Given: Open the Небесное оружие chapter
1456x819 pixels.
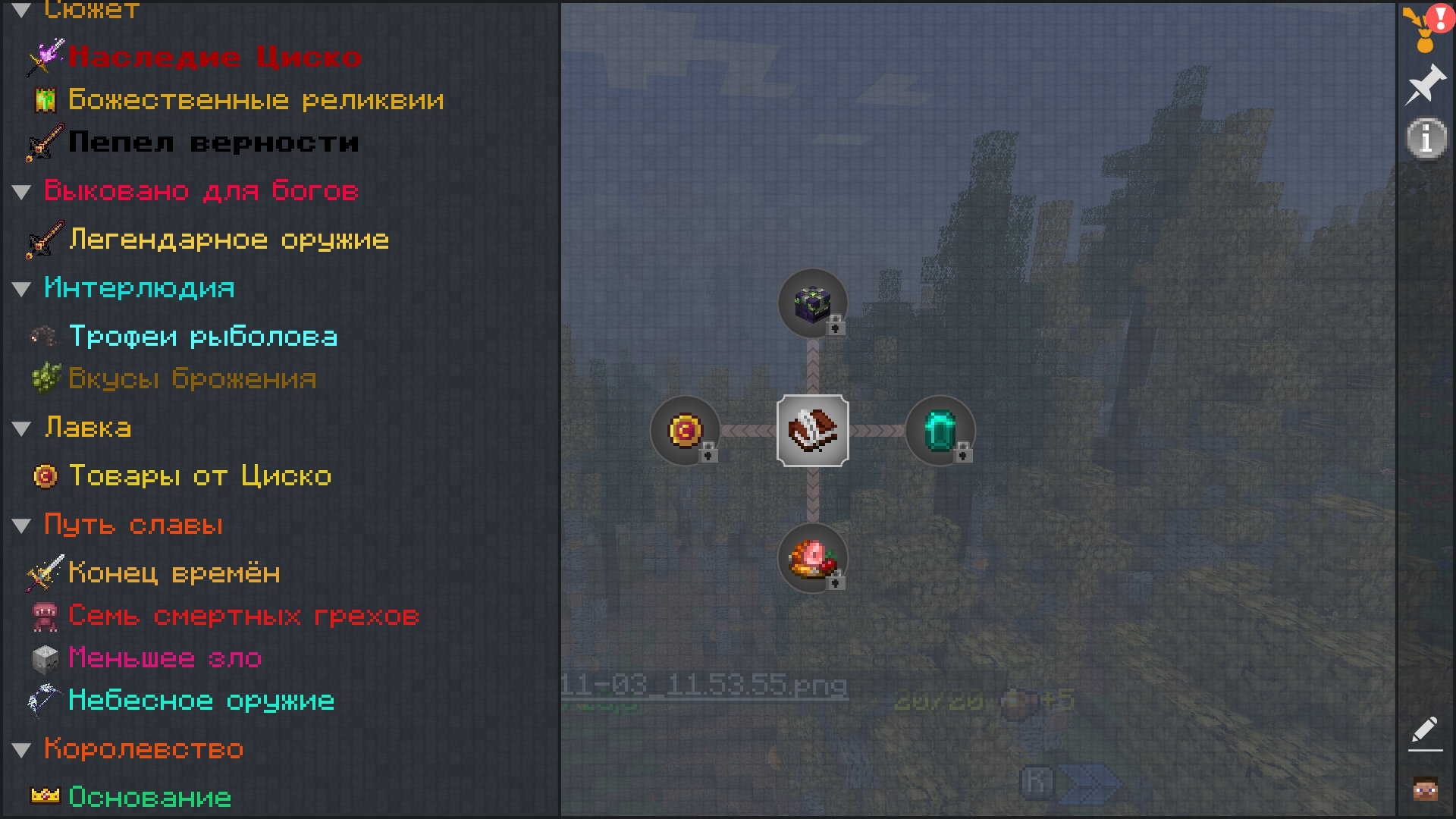Looking at the screenshot, I should click(201, 701).
